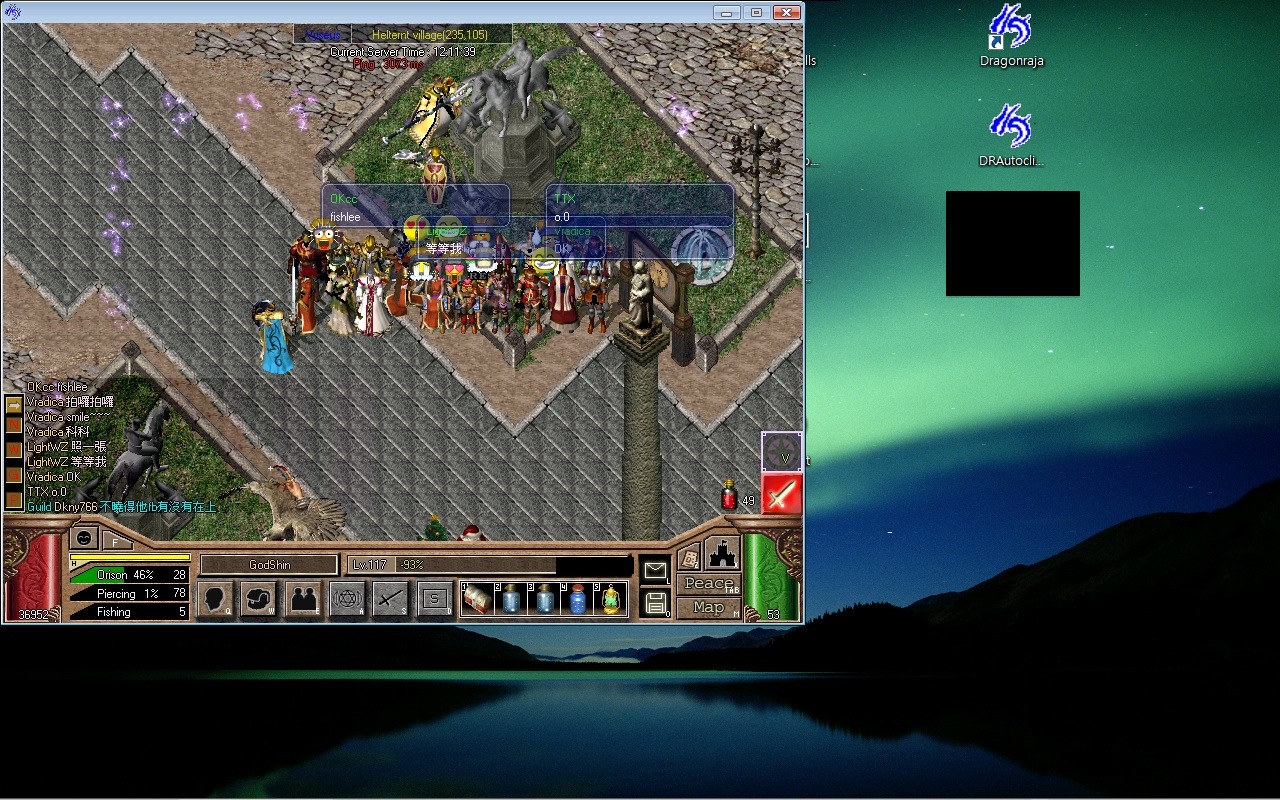Open the hexagram magic button
The image size is (1280, 800).
click(x=347, y=600)
